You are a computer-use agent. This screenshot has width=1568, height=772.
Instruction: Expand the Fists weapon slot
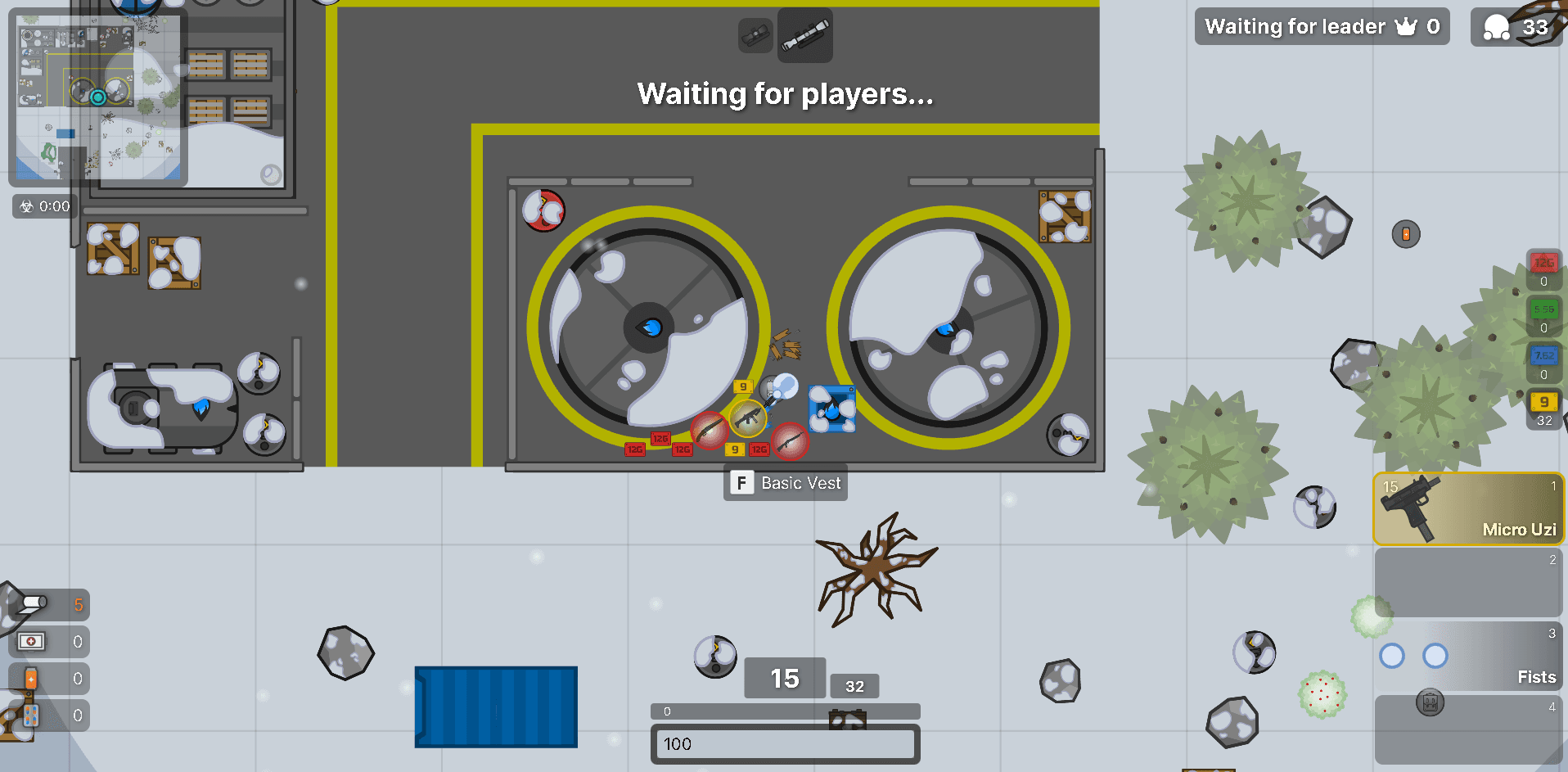click(1469, 655)
